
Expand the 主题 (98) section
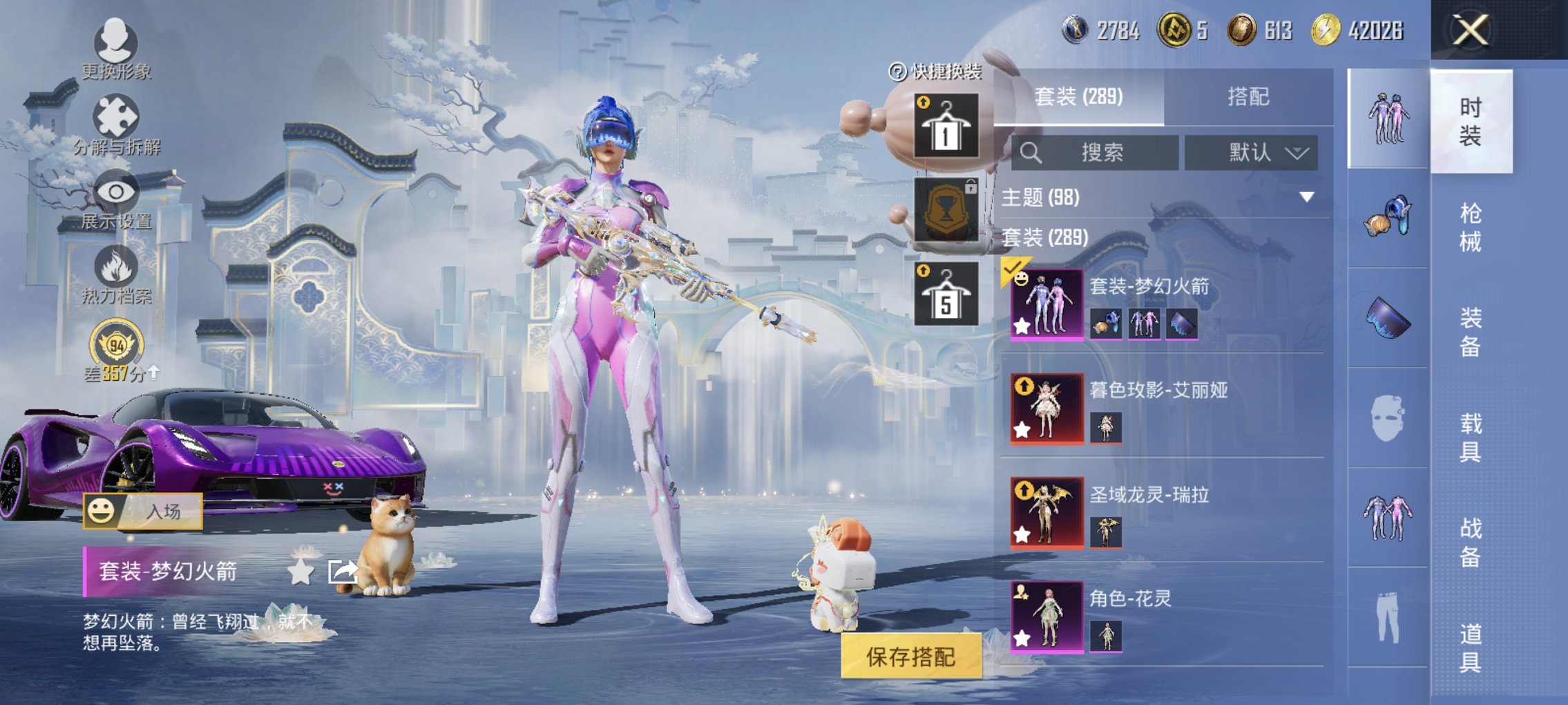pos(1306,198)
